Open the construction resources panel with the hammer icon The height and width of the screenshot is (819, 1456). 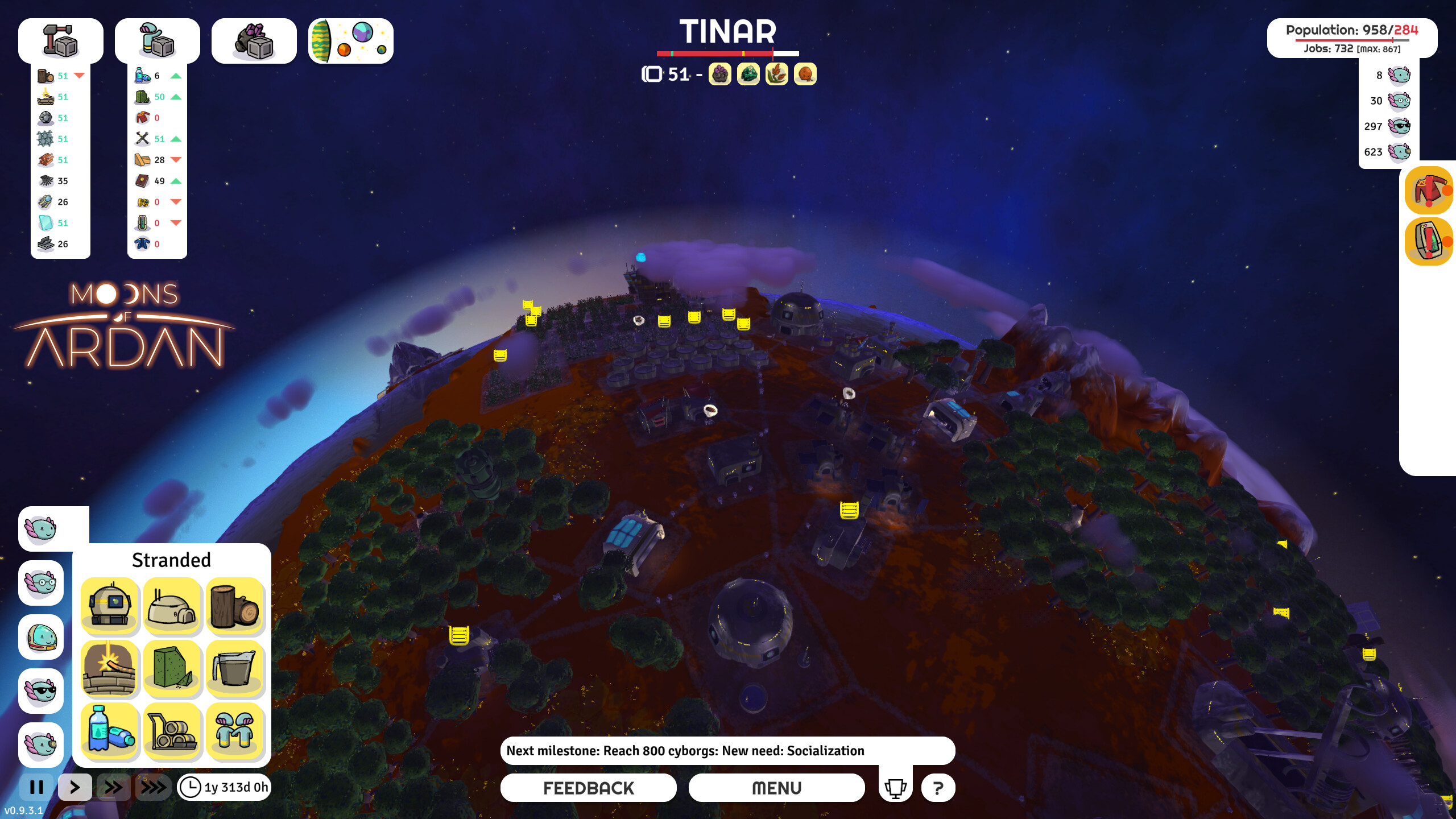pos(60,40)
